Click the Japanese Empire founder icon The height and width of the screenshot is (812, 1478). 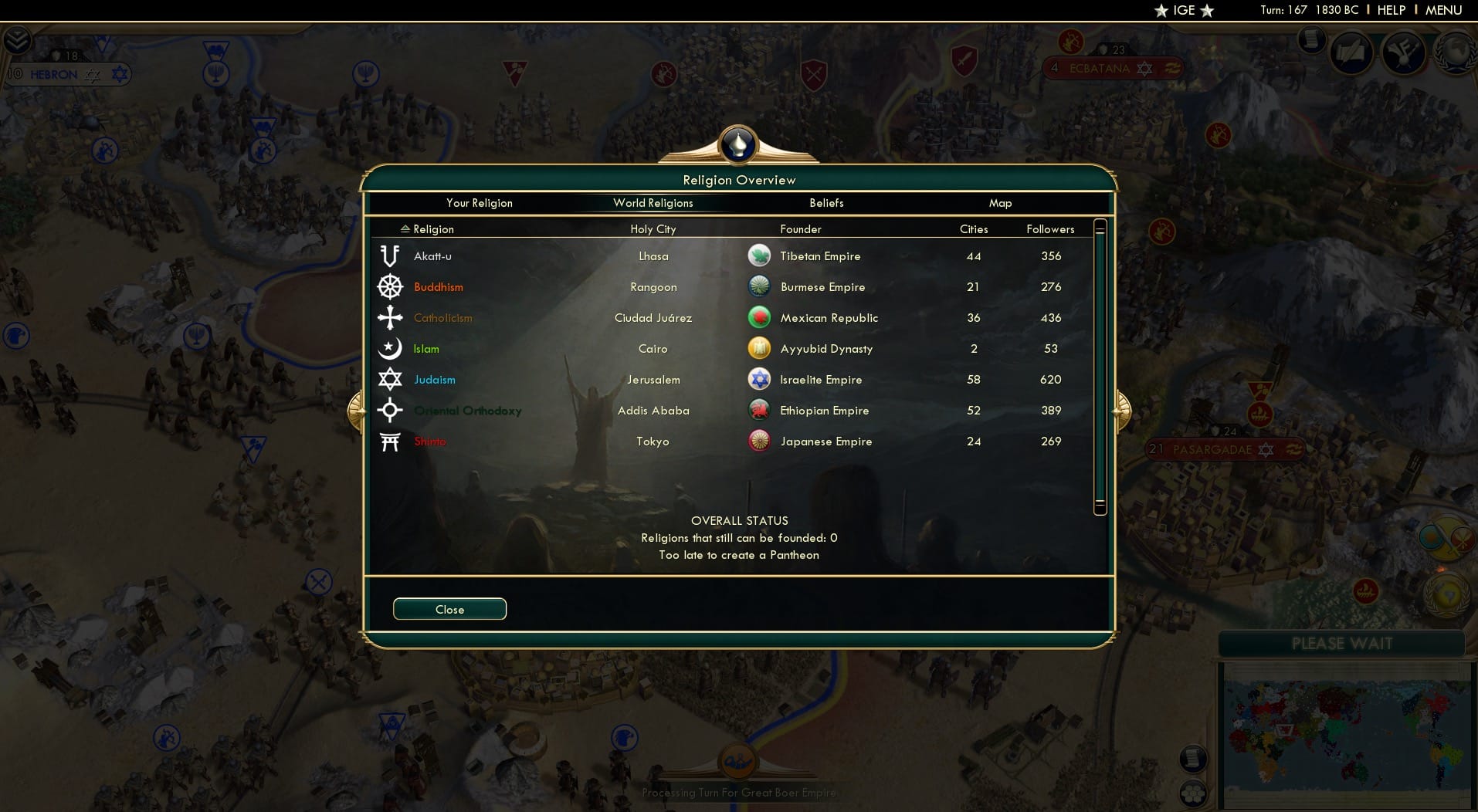pos(760,441)
